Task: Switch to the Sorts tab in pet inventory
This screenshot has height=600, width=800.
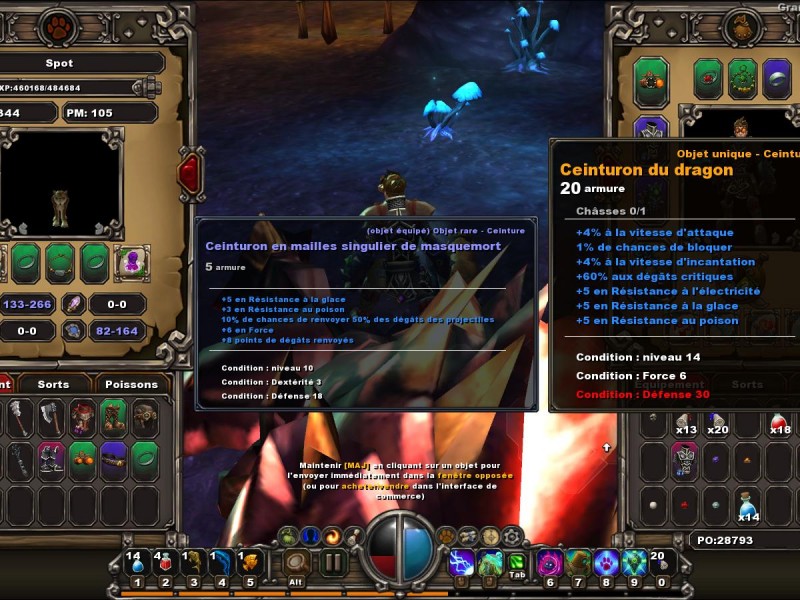Action: 53,384
